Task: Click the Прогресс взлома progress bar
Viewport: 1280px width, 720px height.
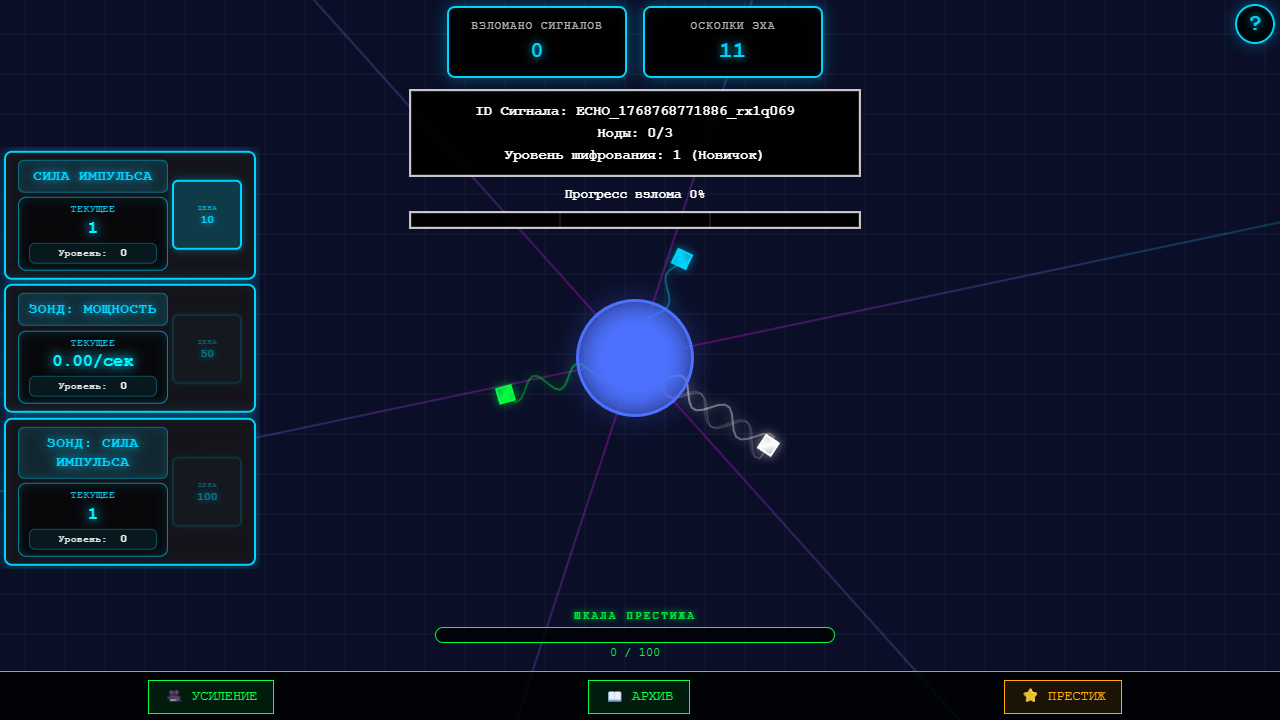Action: 635,220
